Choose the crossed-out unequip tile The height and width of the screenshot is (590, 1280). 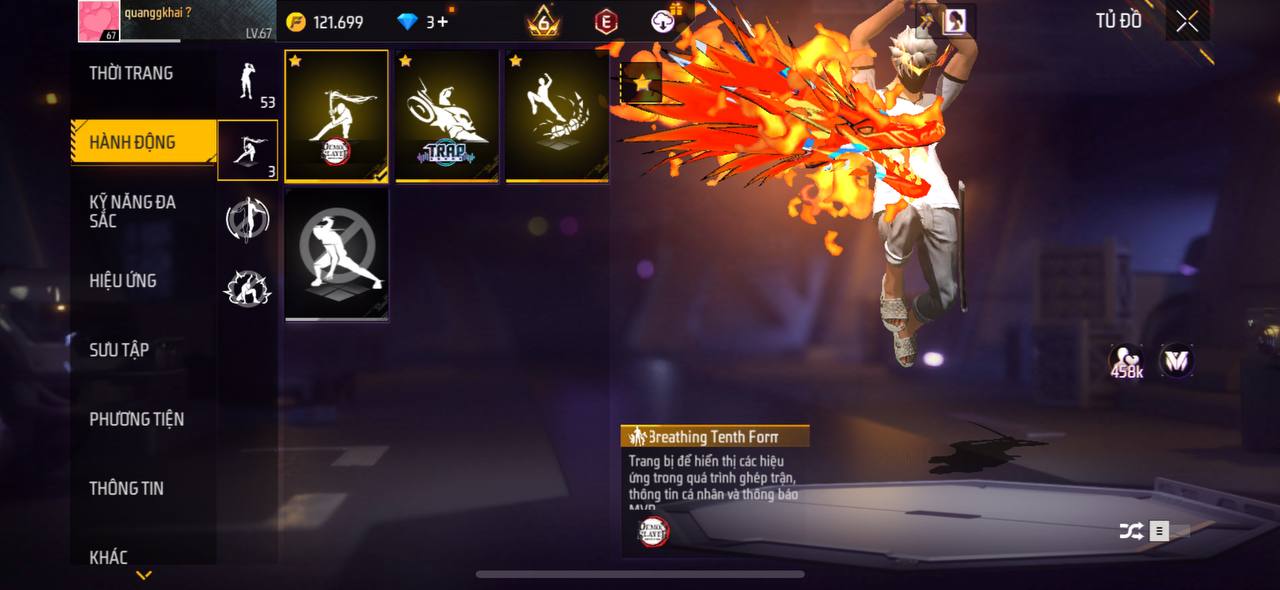pyautogui.click(x=337, y=255)
